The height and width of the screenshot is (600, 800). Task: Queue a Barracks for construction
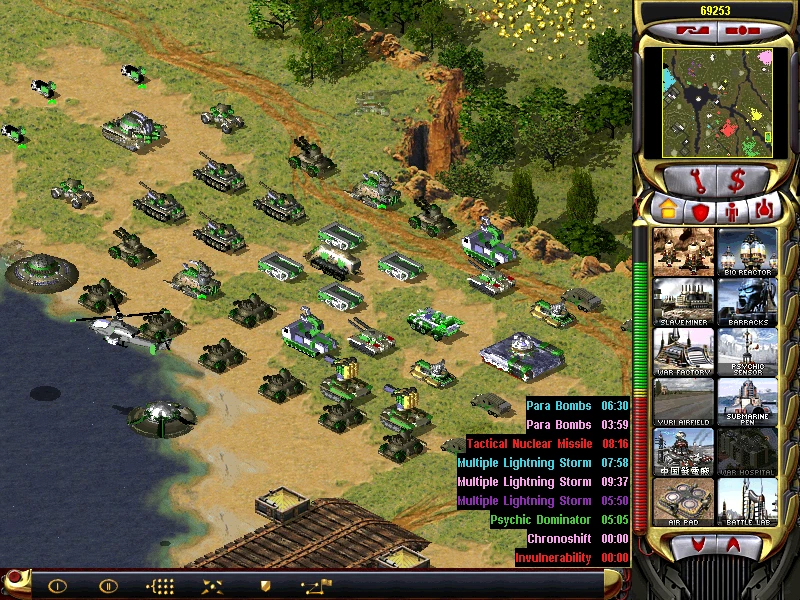click(747, 302)
